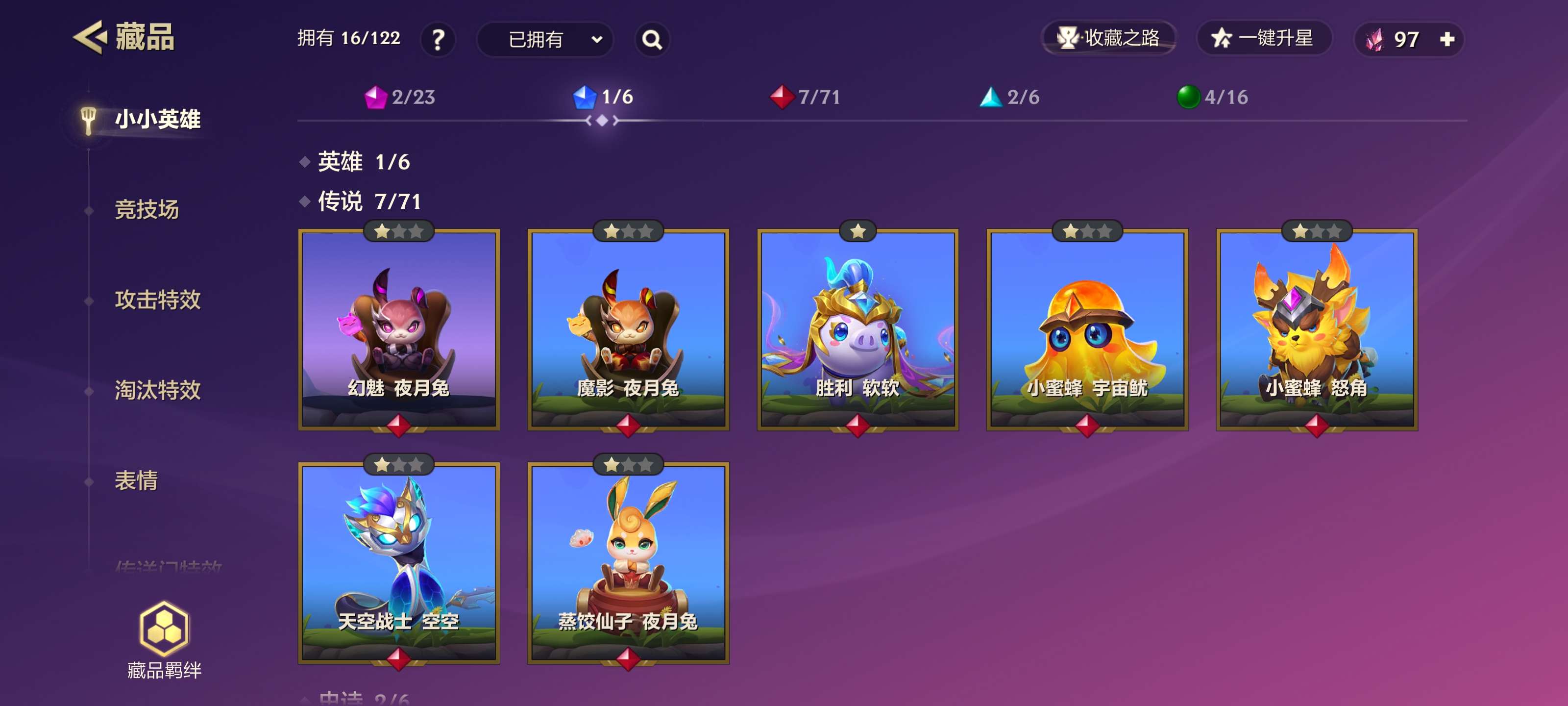Choose the 攻击特效 category

click(x=158, y=300)
